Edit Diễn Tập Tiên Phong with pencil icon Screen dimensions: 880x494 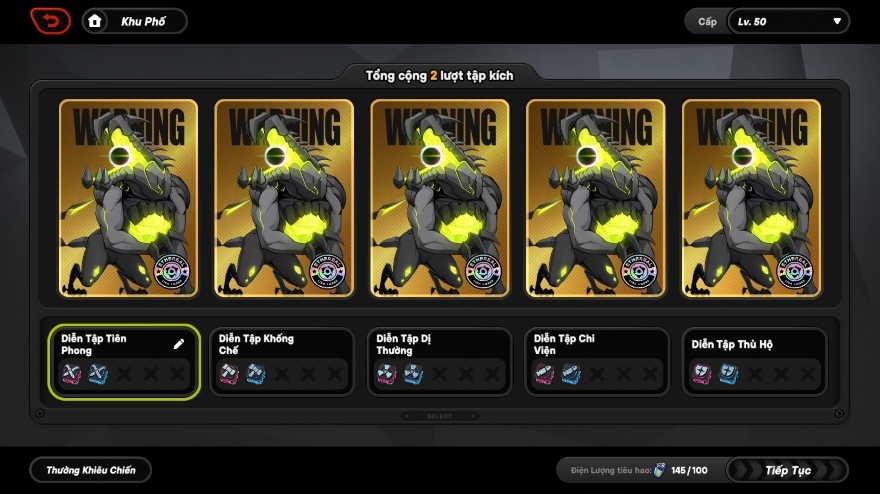point(179,344)
